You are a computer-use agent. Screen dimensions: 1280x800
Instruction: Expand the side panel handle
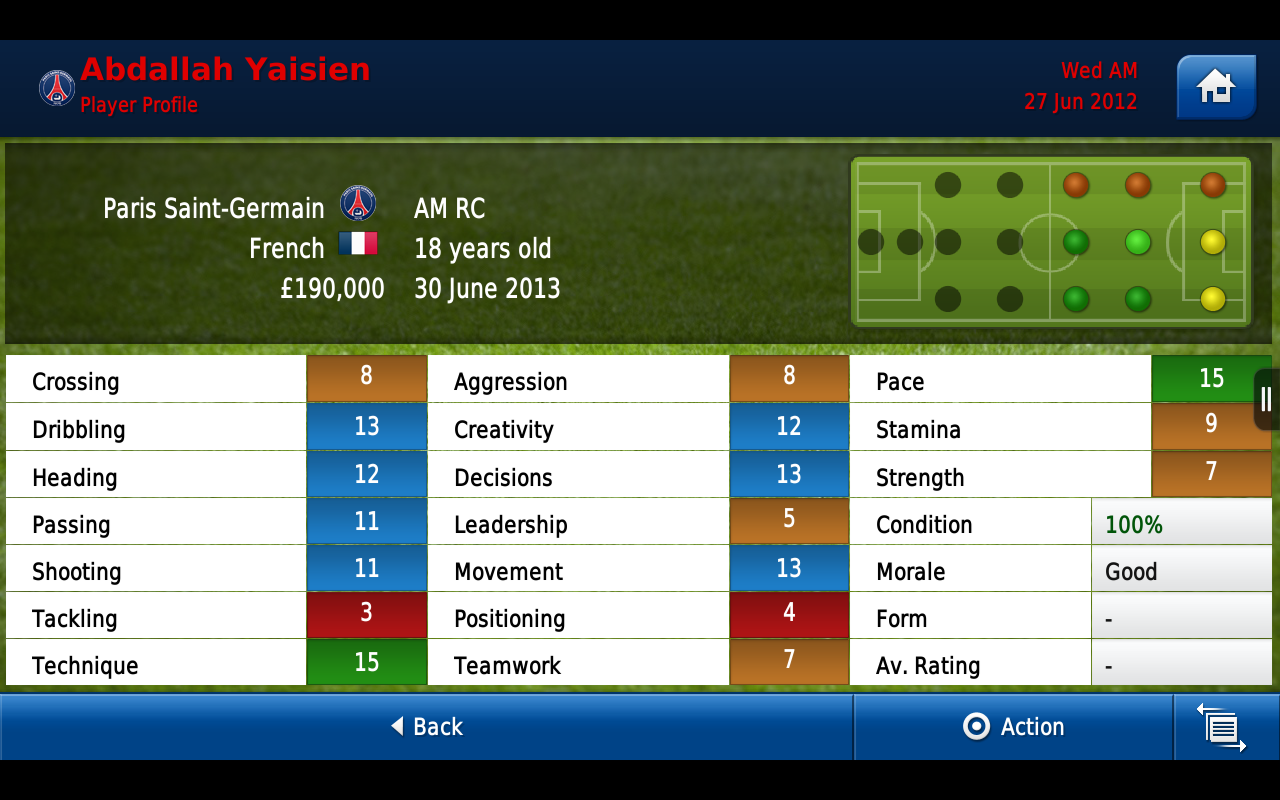coord(1266,399)
